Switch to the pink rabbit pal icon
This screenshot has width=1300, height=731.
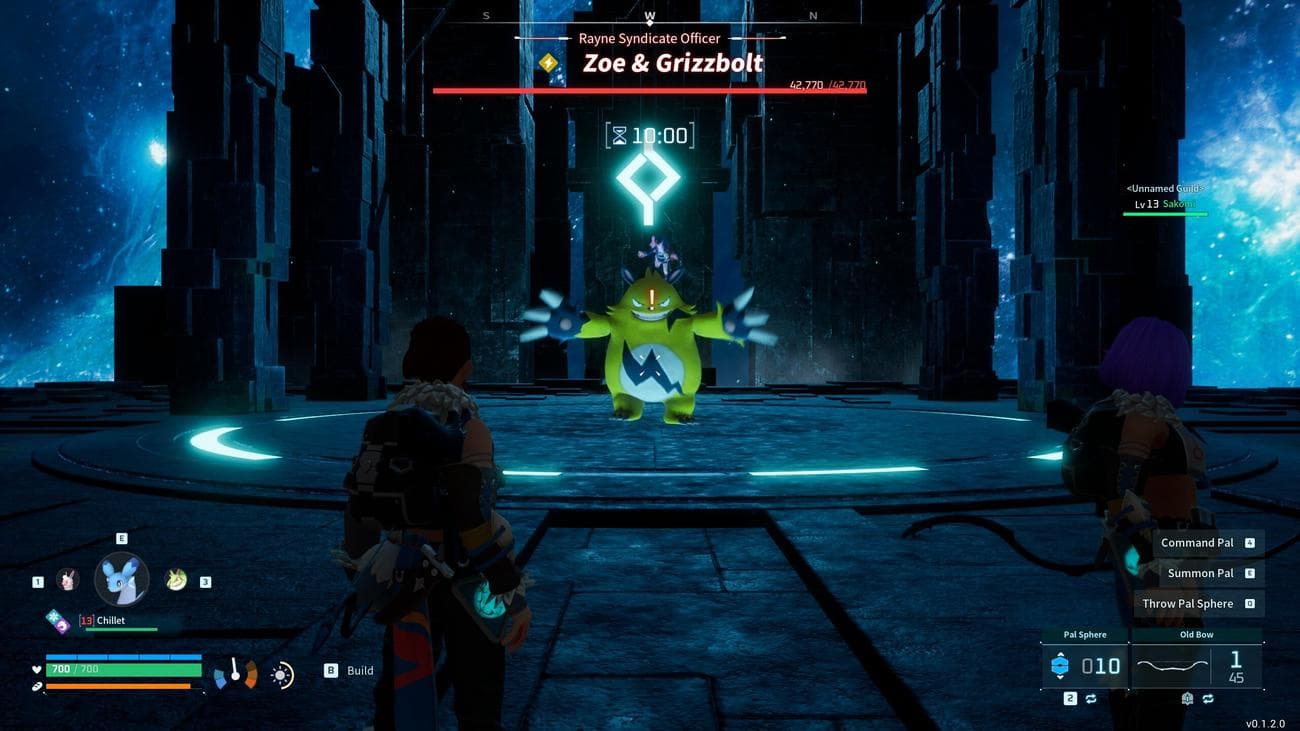pyautogui.click(x=67, y=579)
